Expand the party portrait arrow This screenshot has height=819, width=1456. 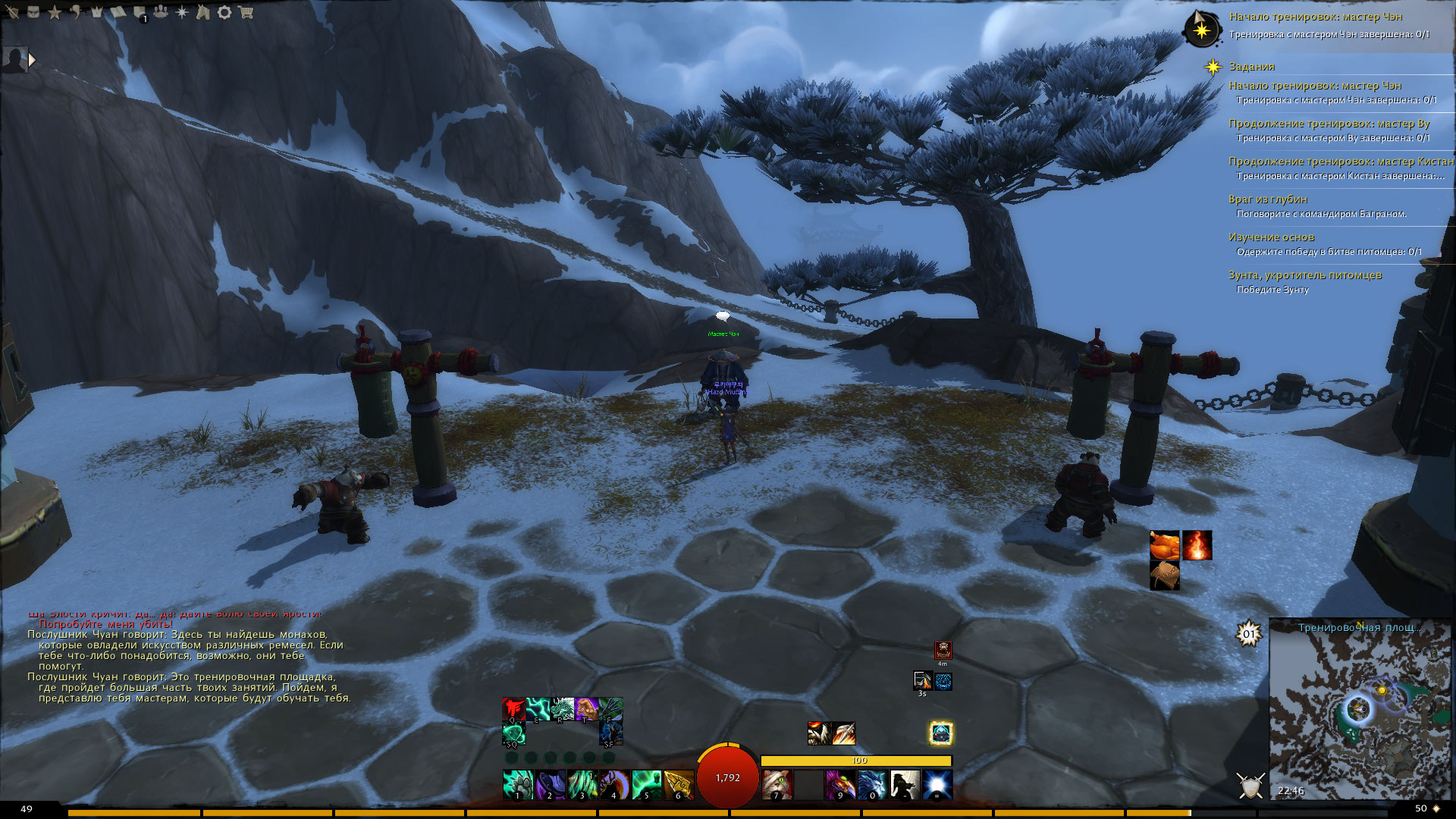[32, 59]
